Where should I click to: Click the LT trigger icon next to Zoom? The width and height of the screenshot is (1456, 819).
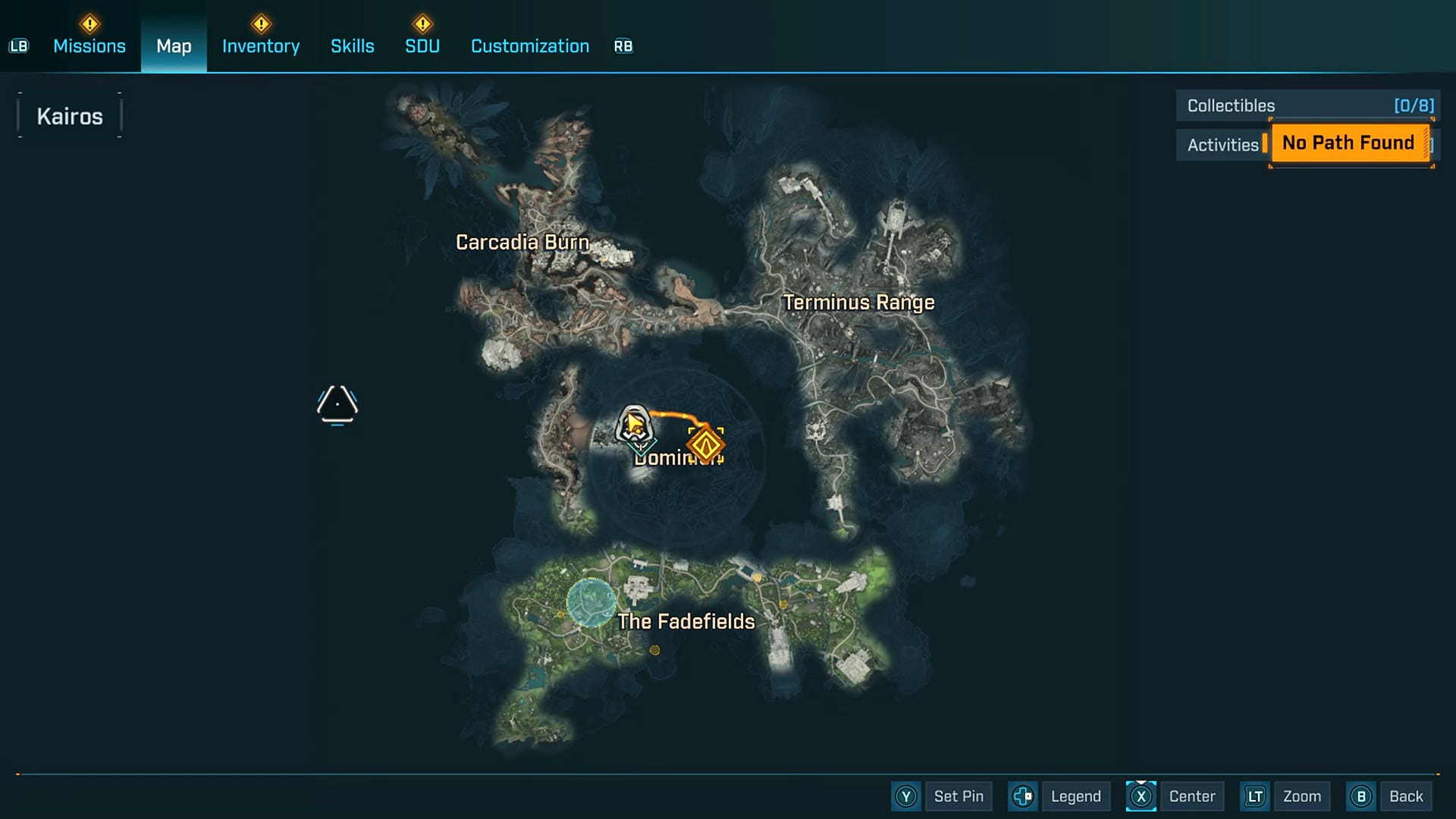tap(1255, 796)
